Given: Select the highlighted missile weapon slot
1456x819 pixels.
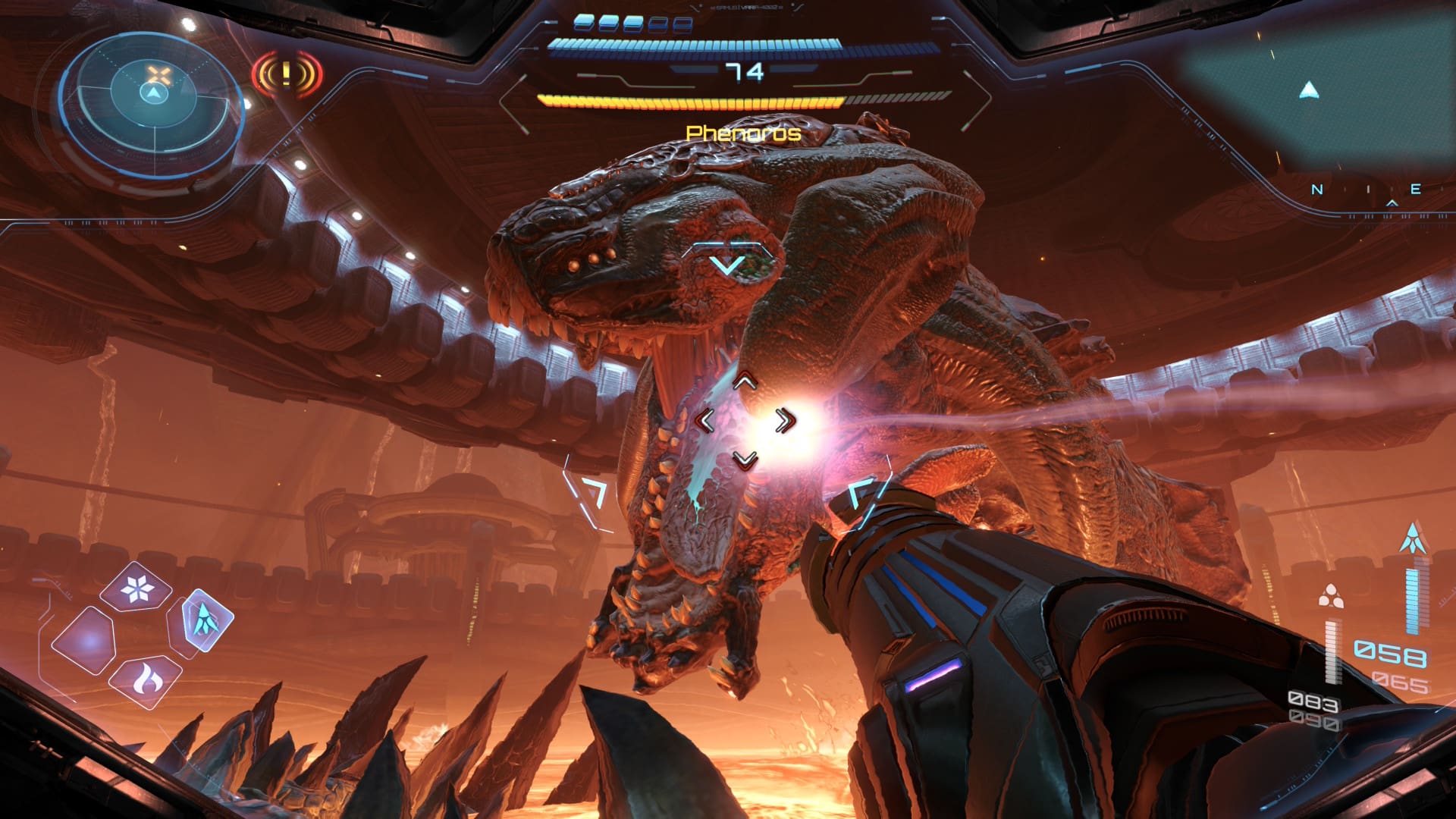Looking at the screenshot, I should tap(202, 620).
